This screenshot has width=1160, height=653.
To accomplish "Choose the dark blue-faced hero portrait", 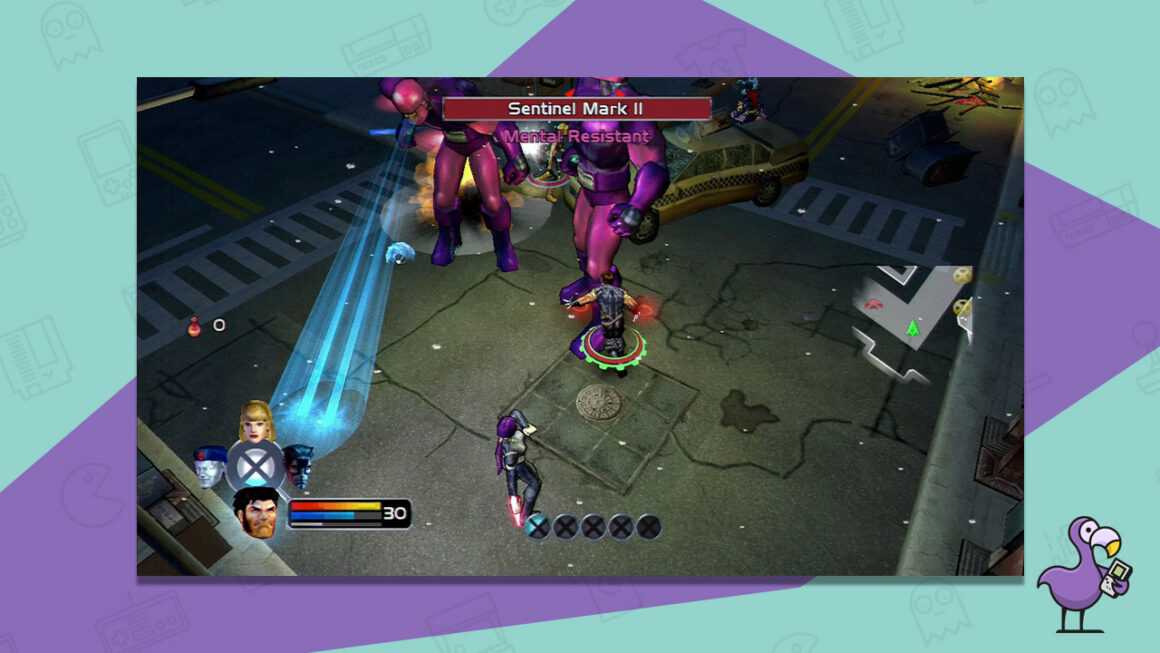I will click(x=299, y=465).
